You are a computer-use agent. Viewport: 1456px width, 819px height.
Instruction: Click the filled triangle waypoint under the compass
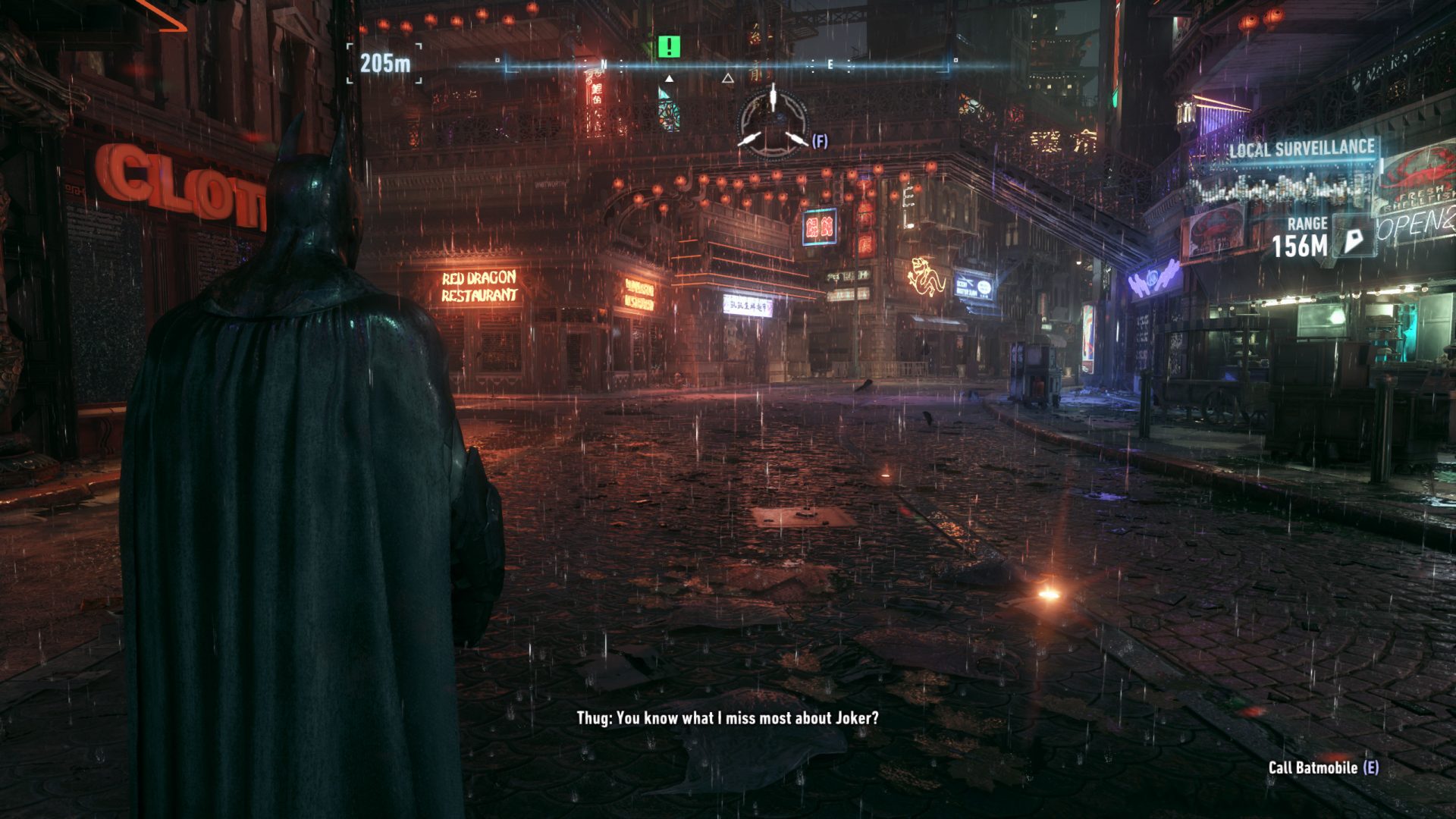(669, 79)
